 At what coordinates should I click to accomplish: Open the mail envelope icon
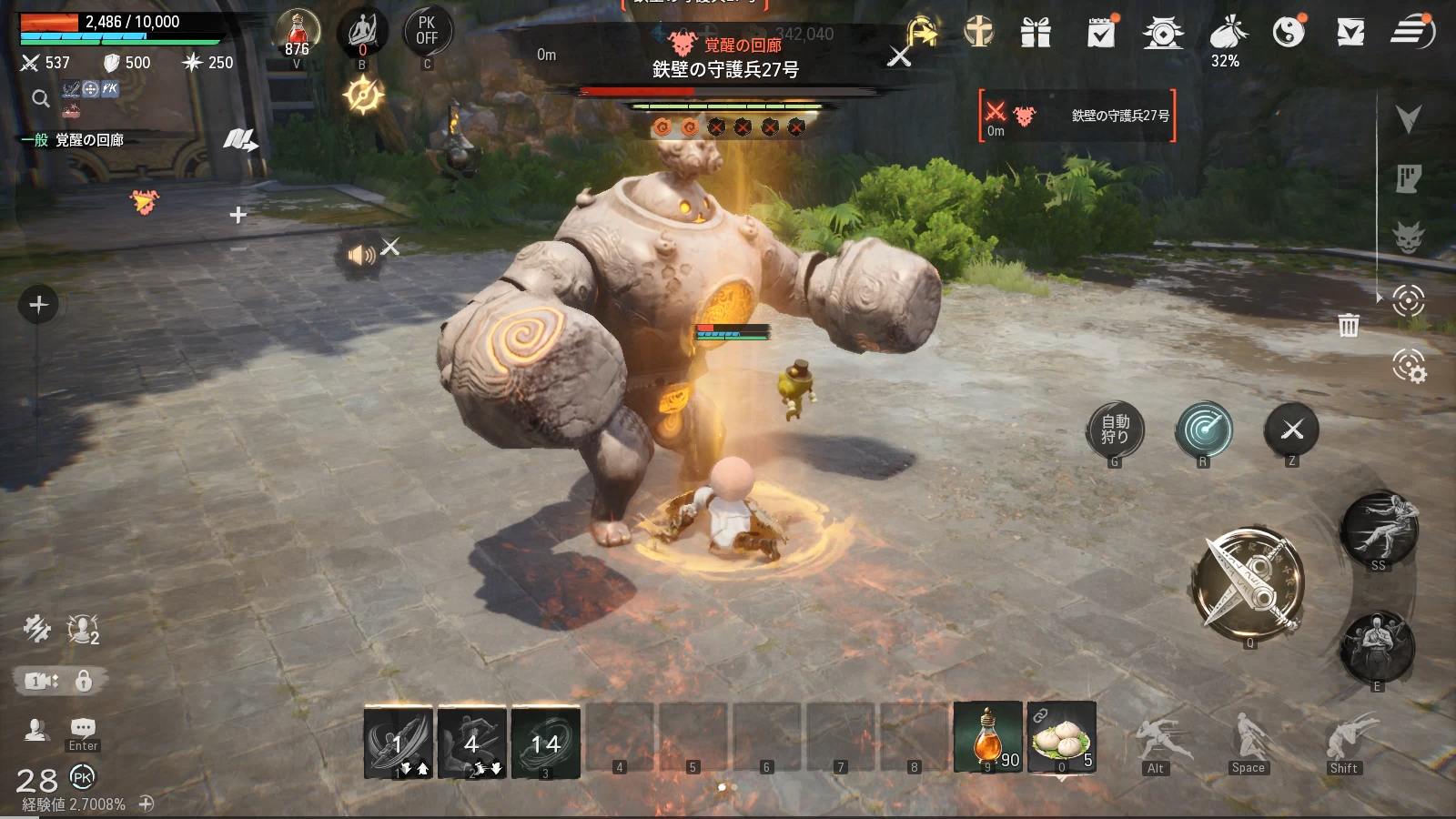(x=1350, y=33)
